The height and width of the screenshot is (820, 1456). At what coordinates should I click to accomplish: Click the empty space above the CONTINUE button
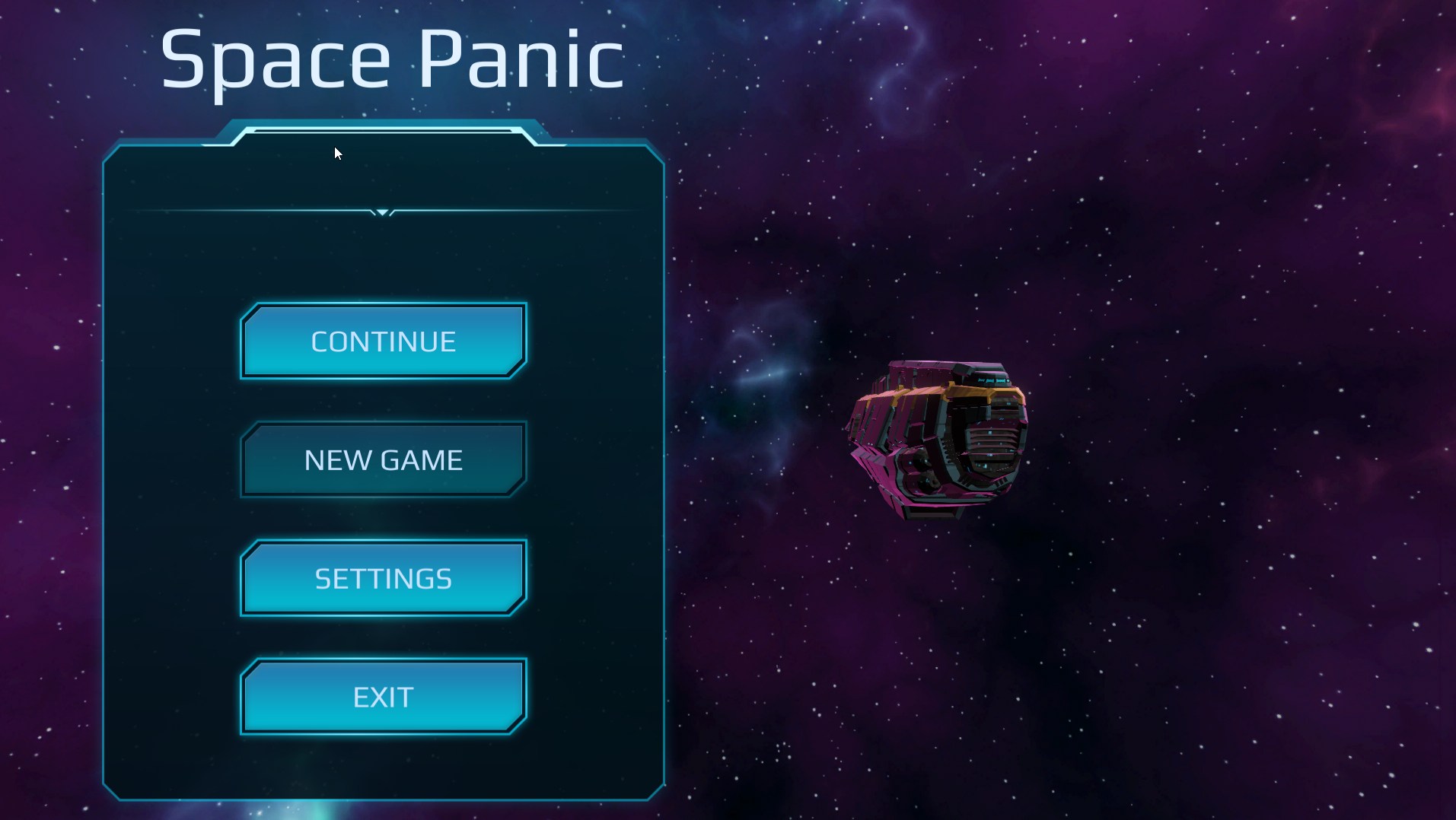click(384, 262)
